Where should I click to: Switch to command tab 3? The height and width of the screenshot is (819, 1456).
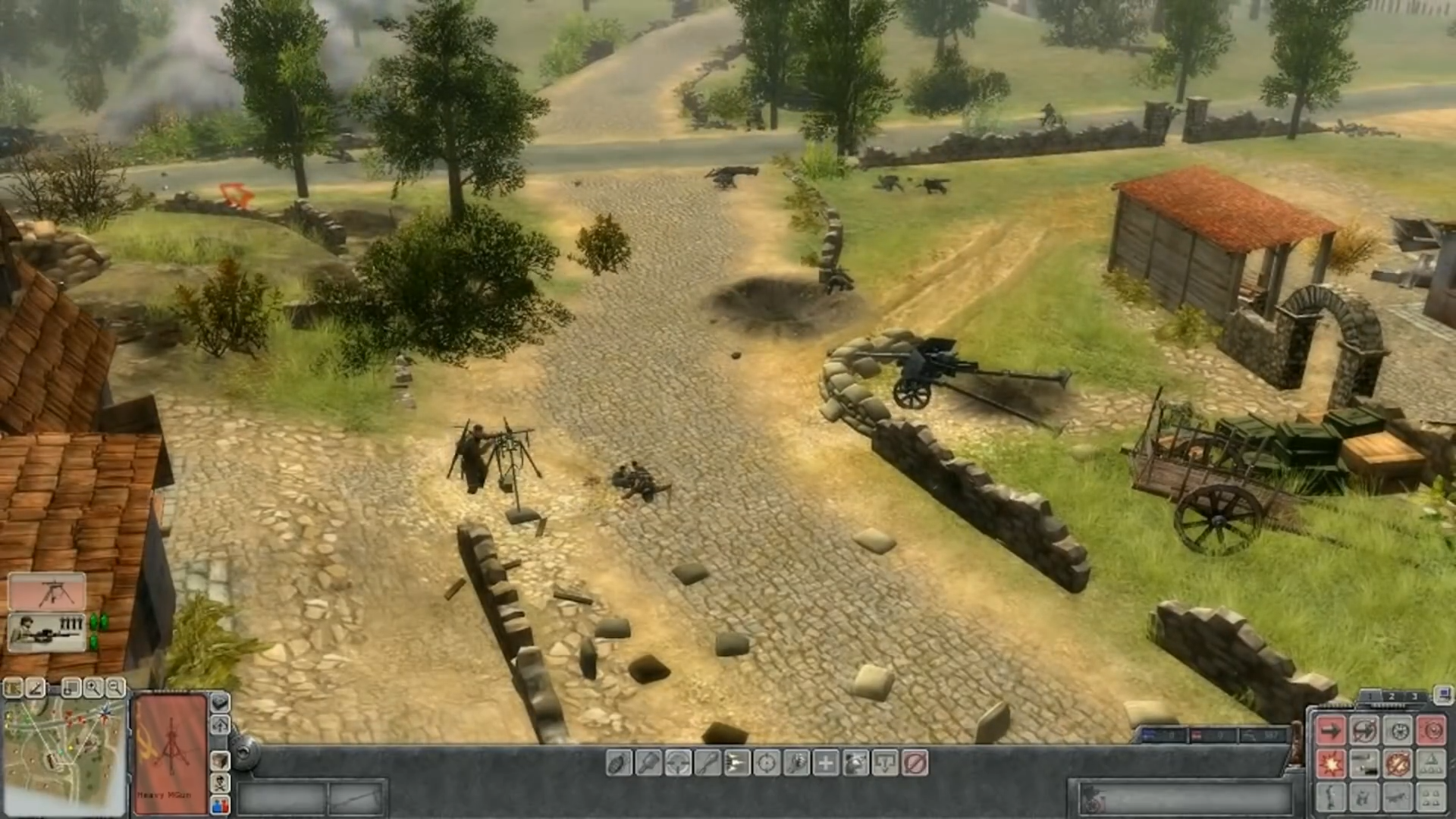point(1414,696)
